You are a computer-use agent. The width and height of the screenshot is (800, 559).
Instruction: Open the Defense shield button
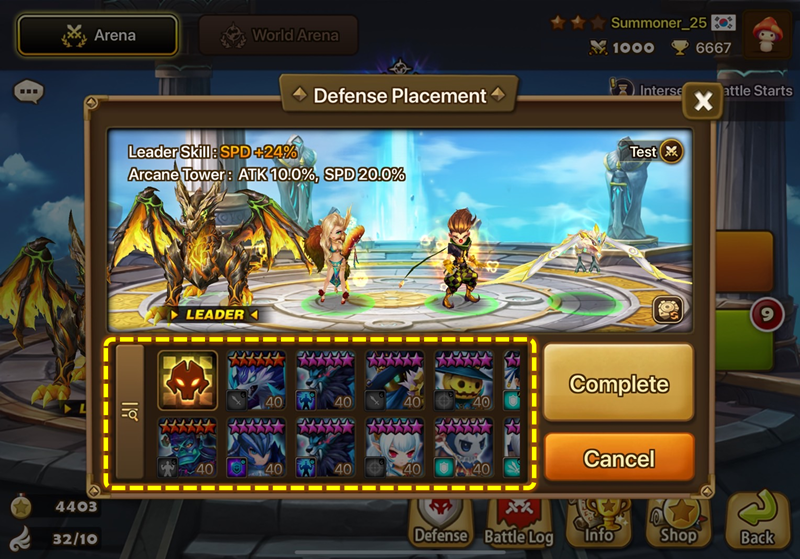tap(441, 522)
